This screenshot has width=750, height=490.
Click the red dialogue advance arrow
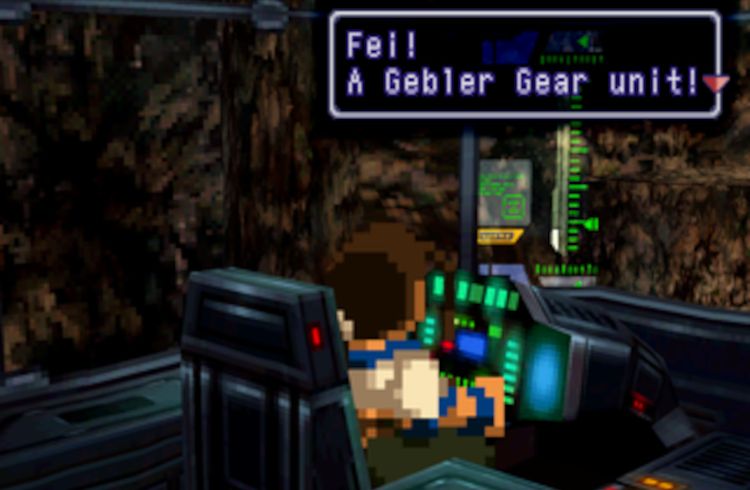(x=716, y=84)
